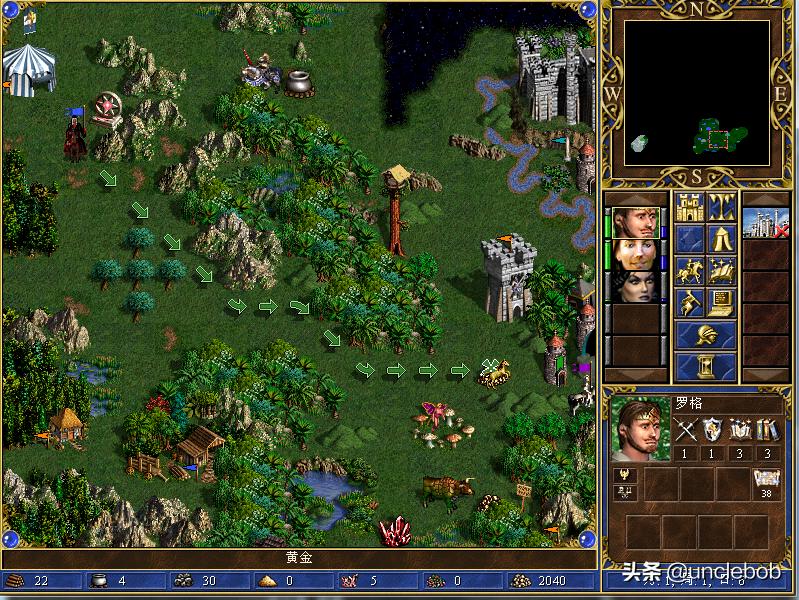Open system options computer button
This screenshot has height=600, width=799.
point(722,302)
